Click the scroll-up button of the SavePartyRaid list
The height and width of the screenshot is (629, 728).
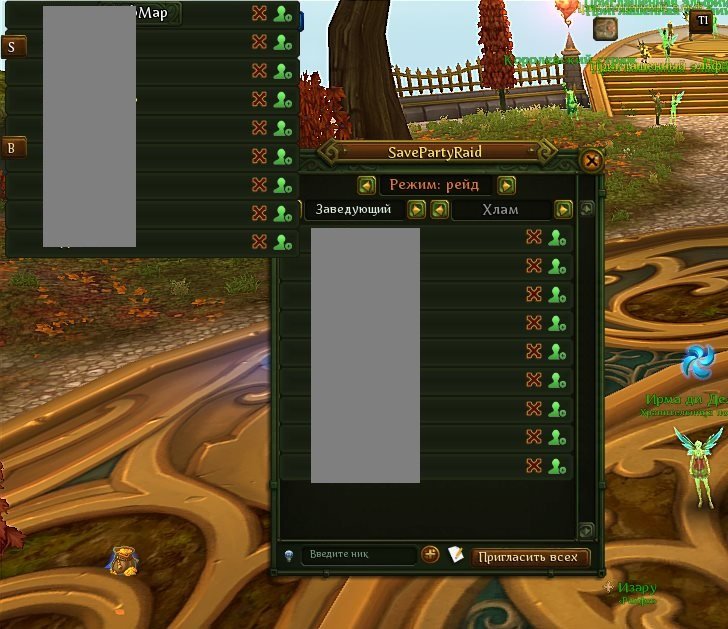pos(587,210)
